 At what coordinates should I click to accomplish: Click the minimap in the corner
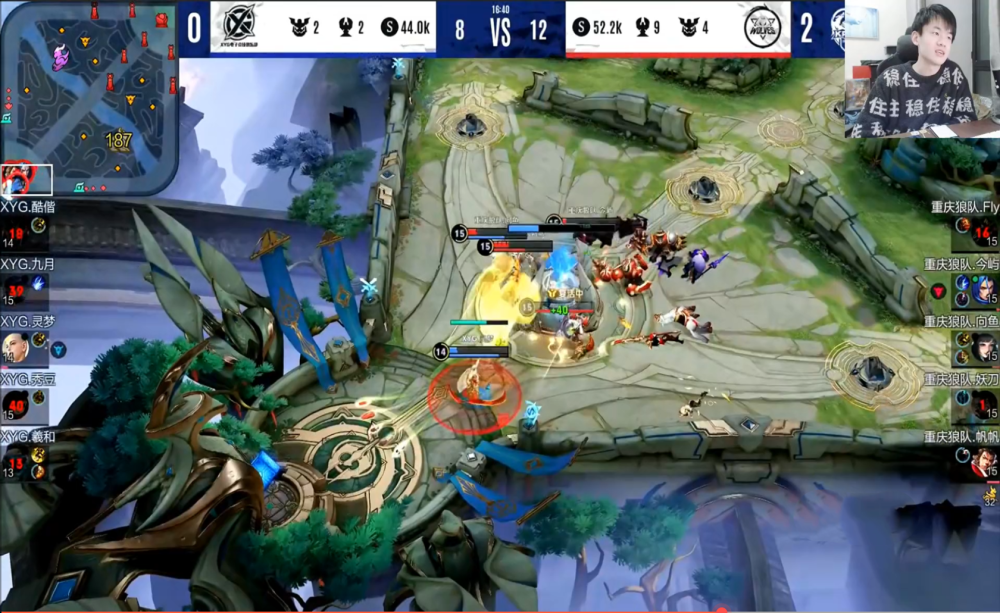point(88,96)
